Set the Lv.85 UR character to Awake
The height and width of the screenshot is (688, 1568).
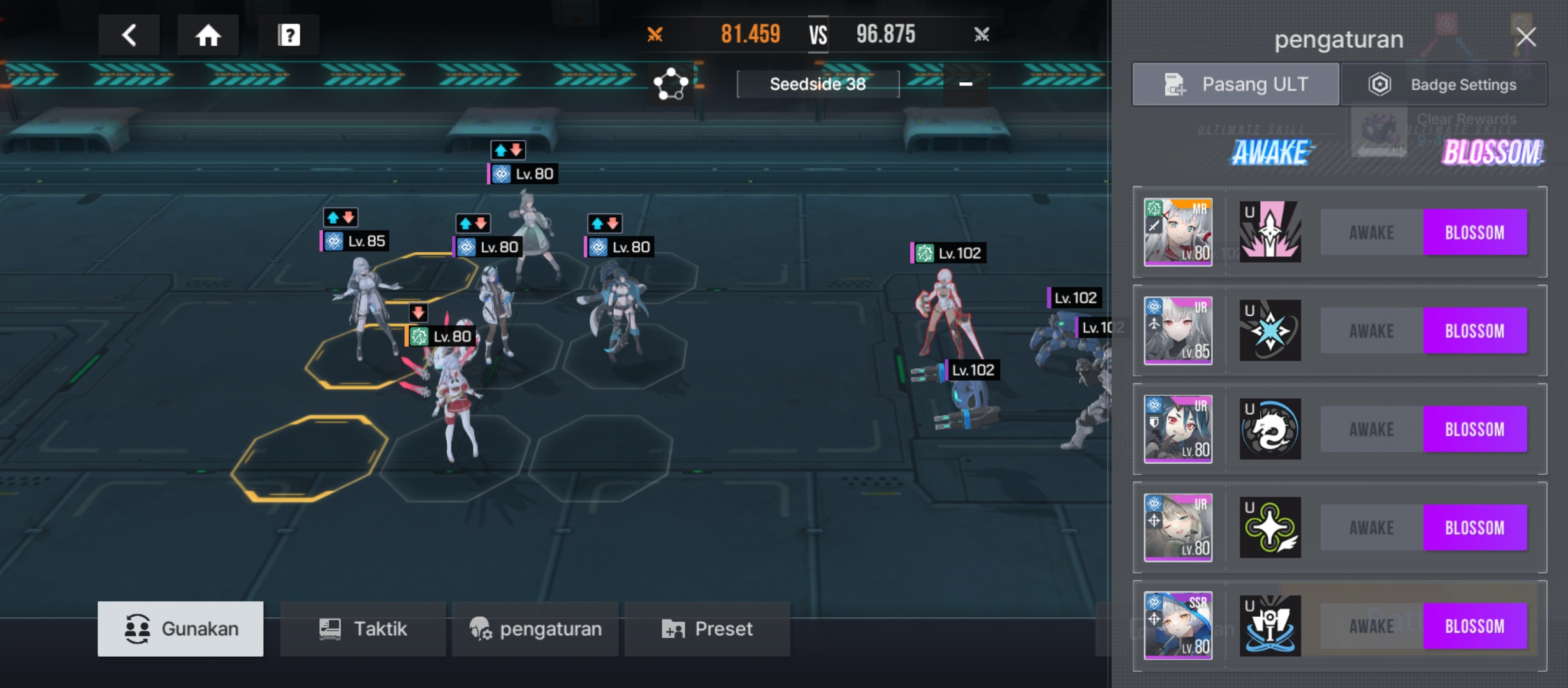click(x=1372, y=331)
